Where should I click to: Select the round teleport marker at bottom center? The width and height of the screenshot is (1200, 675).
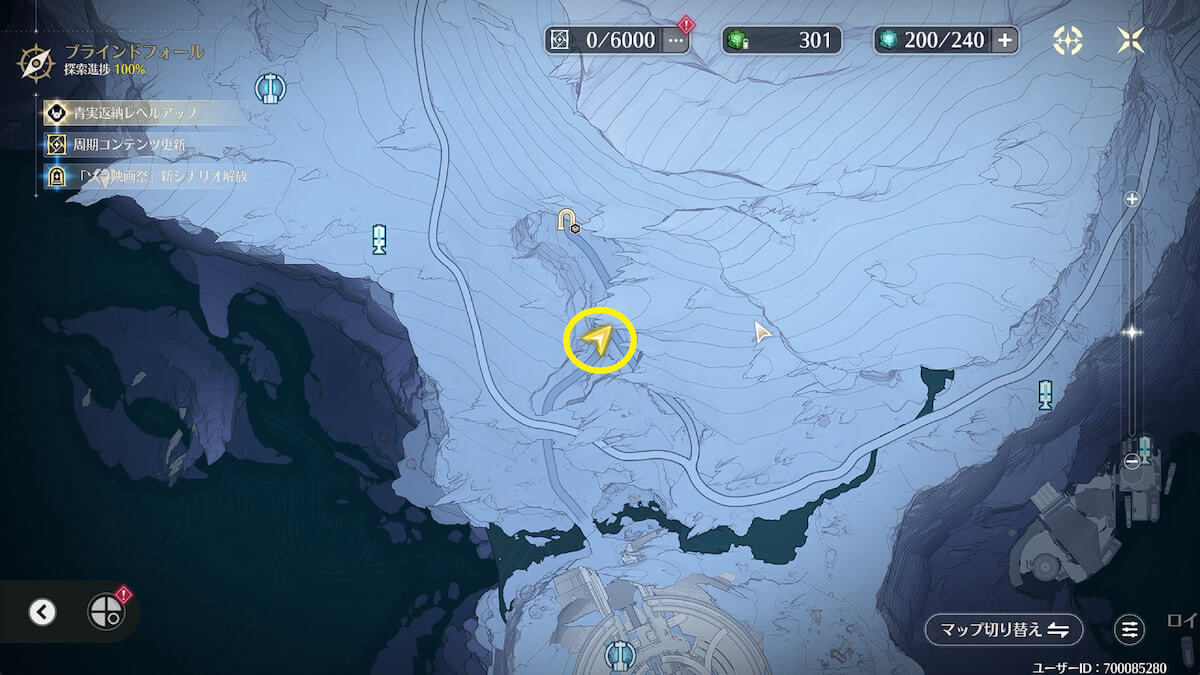tap(622, 655)
